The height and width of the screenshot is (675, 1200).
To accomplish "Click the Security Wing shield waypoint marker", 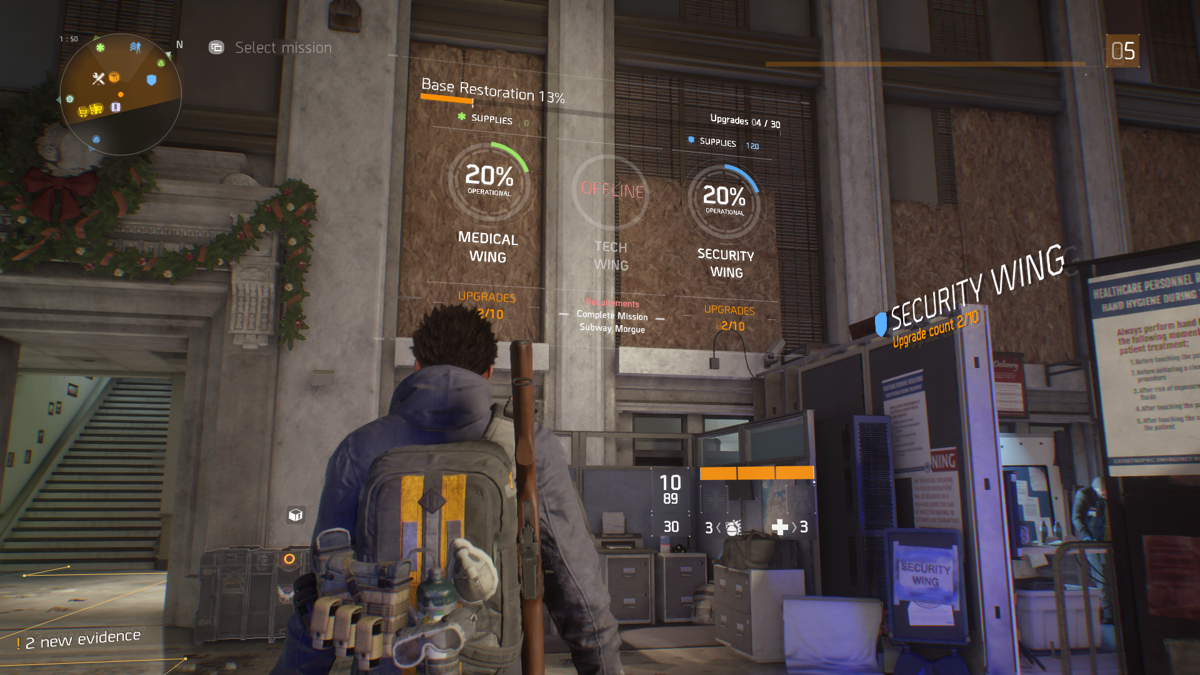I will point(881,322).
